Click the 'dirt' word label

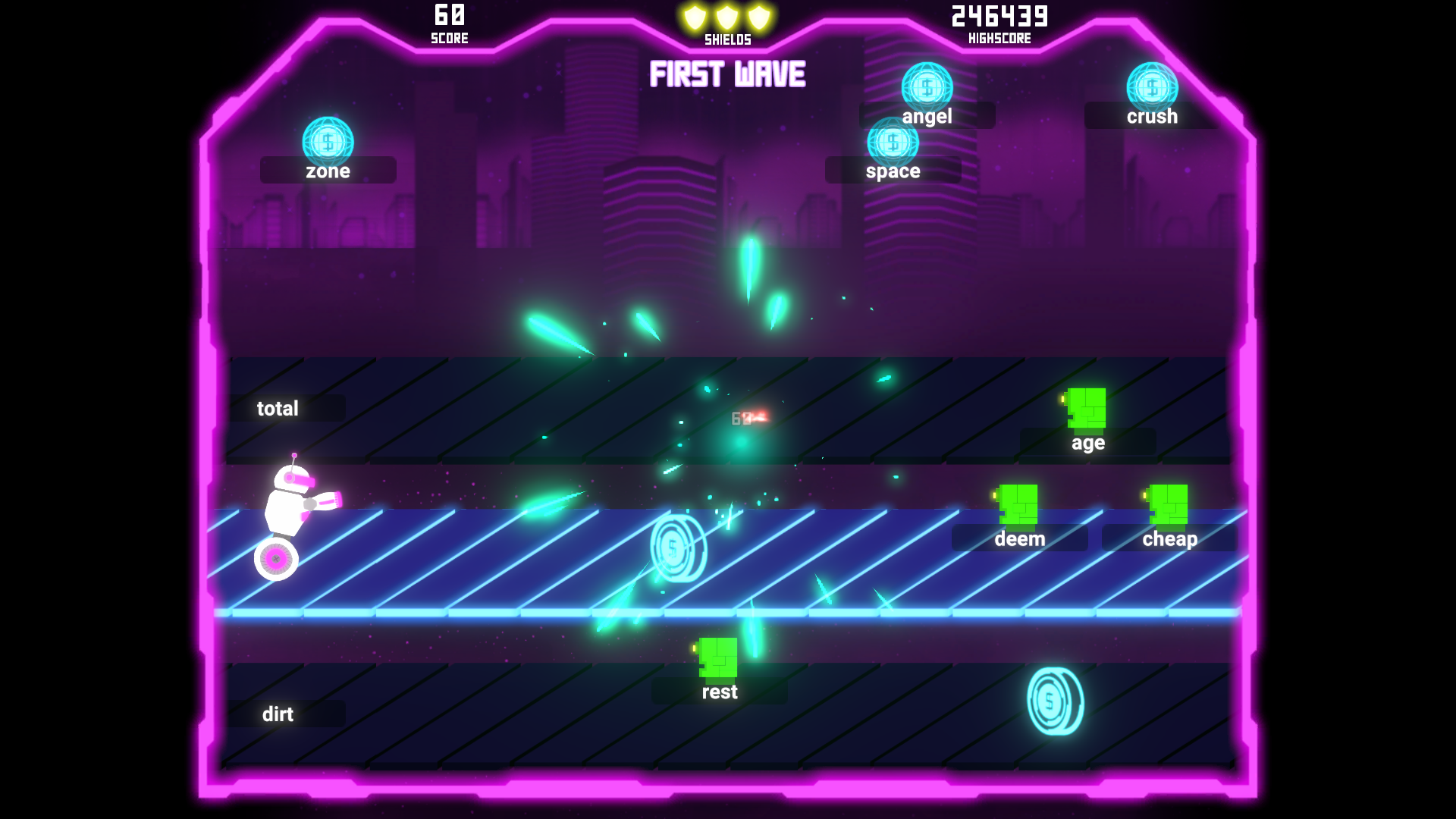(277, 714)
